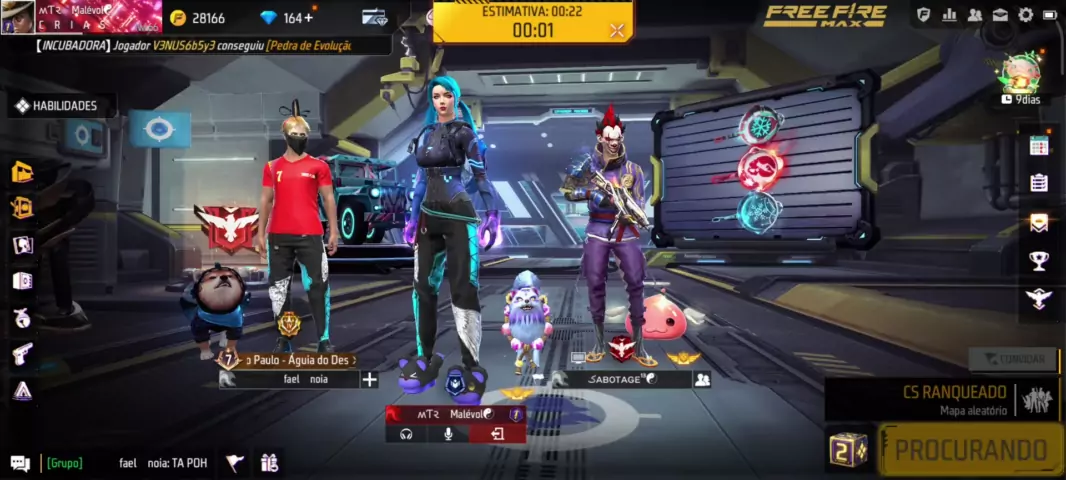The height and width of the screenshot is (480, 1066).
Task: Show the leaderboard bar chart icon
Action: tap(949, 15)
